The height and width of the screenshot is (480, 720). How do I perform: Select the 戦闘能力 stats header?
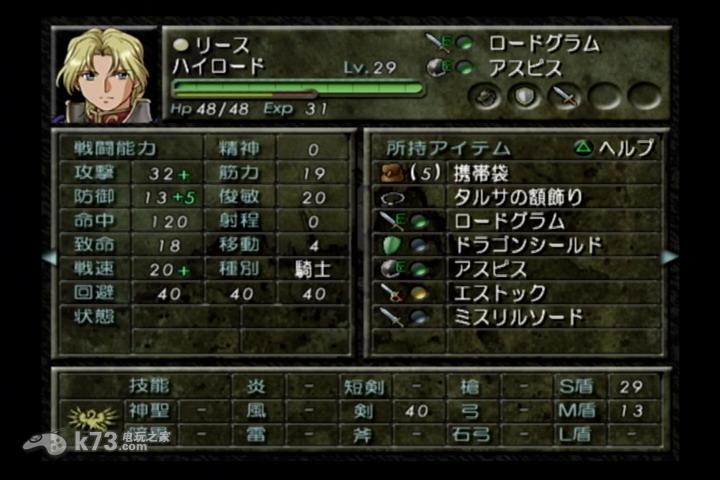[x=115, y=148]
